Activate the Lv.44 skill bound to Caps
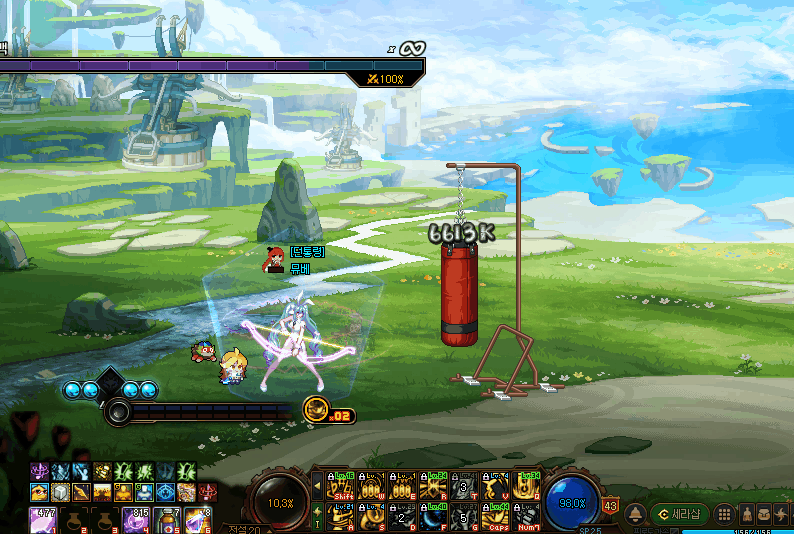Image resolution: width=794 pixels, height=534 pixels. [496, 516]
